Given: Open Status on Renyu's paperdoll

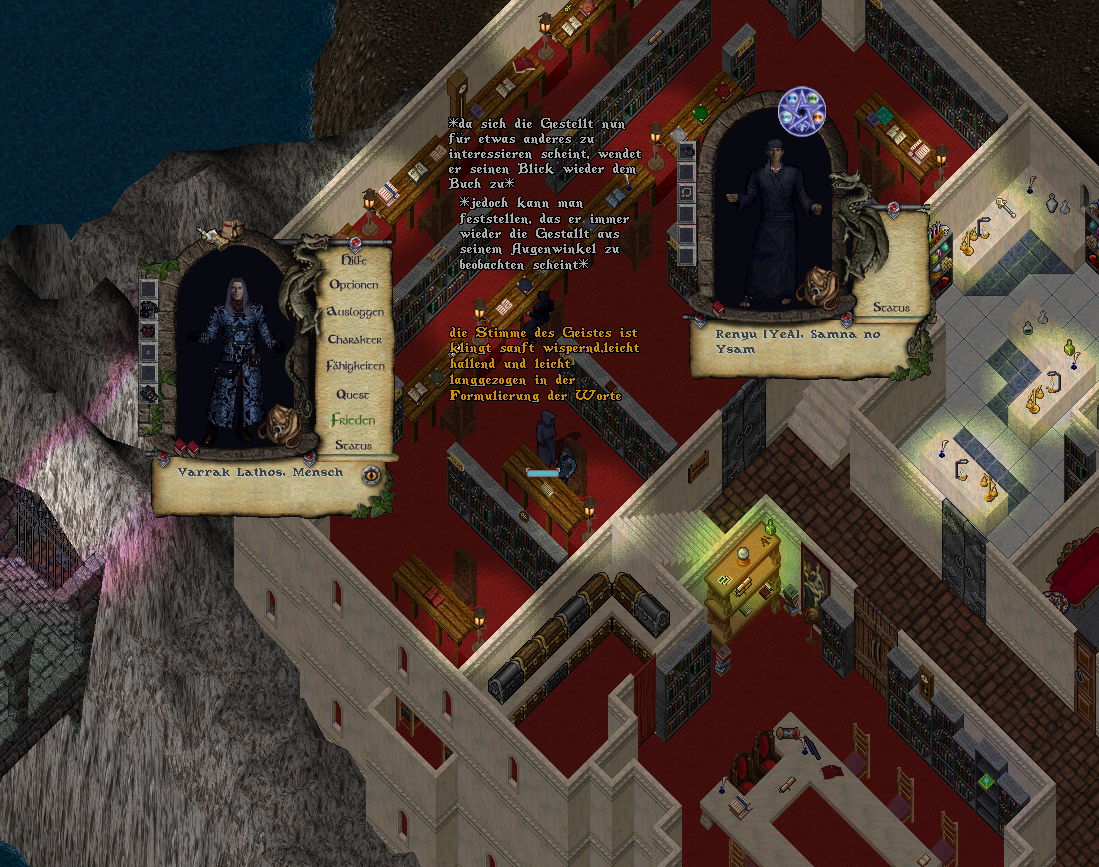Looking at the screenshot, I should coord(890,307).
